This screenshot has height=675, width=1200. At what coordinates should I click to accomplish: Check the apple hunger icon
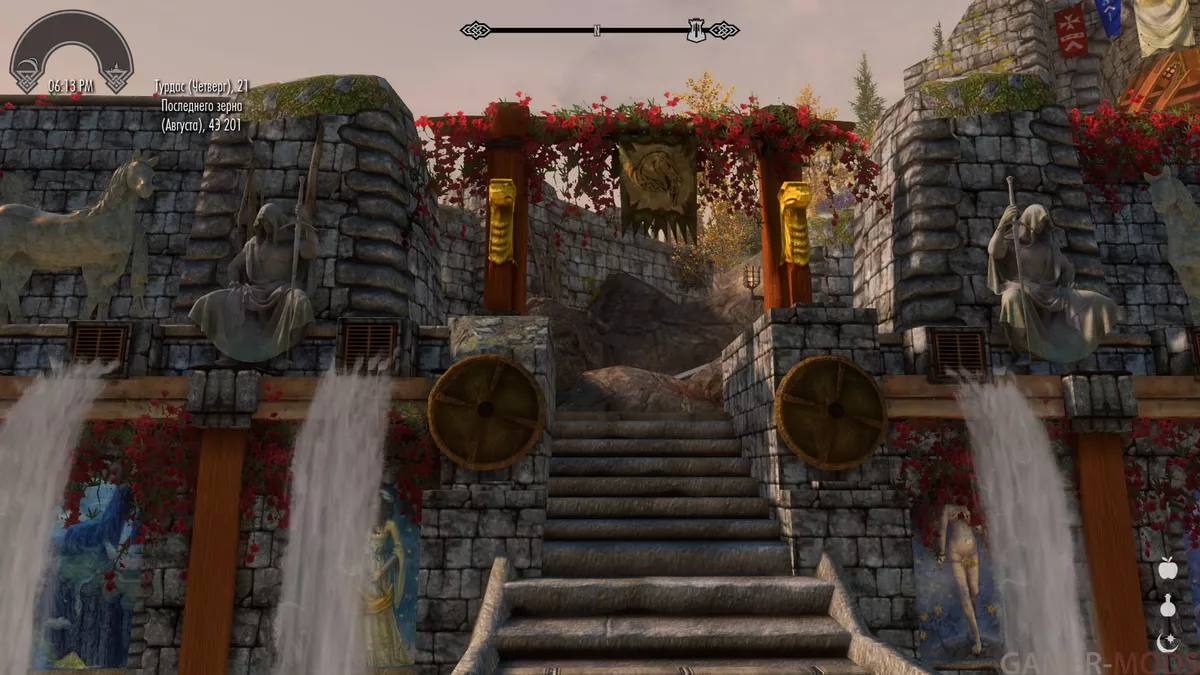(1167, 569)
